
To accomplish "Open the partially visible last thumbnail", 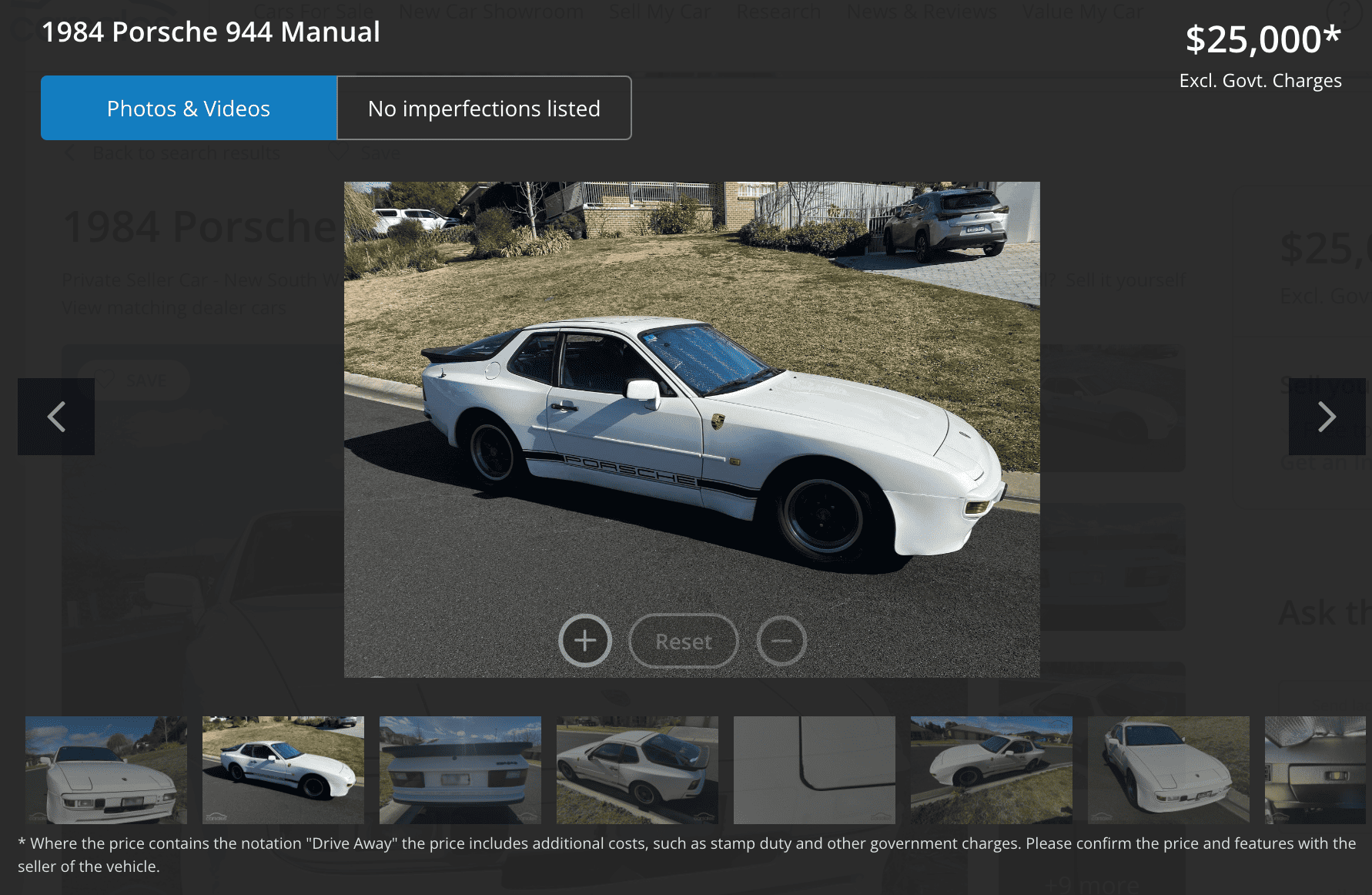I will coord(1315,770).
